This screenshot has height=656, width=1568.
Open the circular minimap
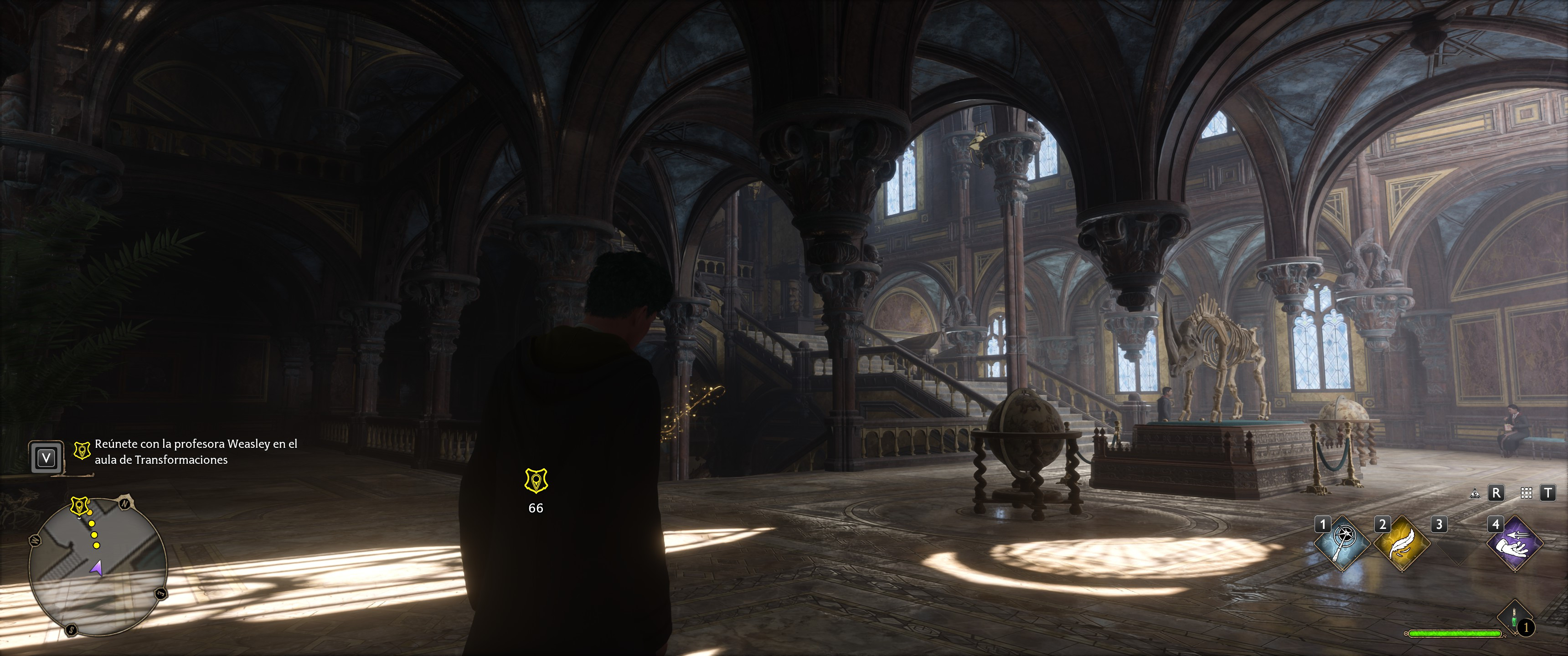[98, 566]
